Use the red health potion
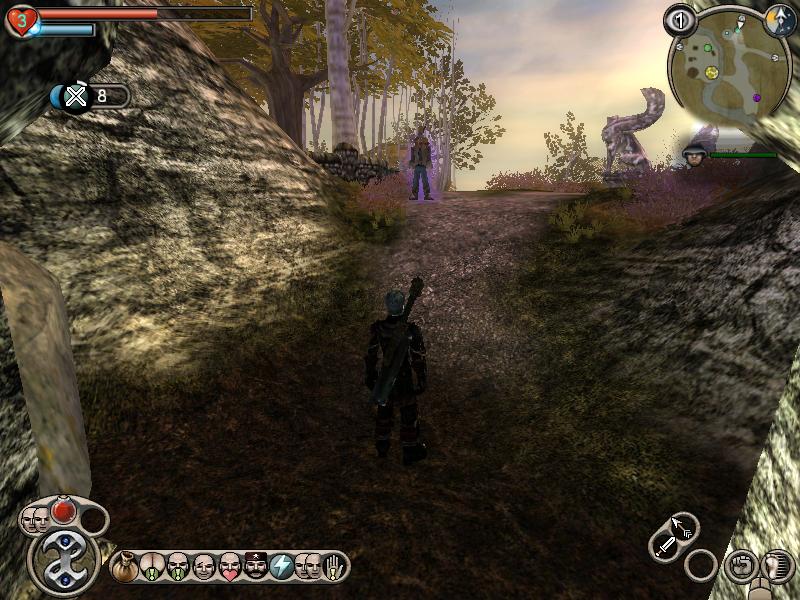Screen dimensions: 800x600 [x=64, y=511]
